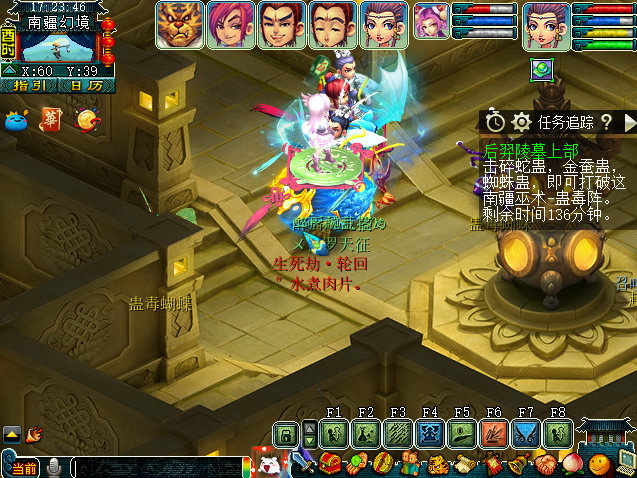Image resolution: width=637 pixels, height=478 pixels.
Task: Open quest tracker settings gear
Action: pos(521,122)
